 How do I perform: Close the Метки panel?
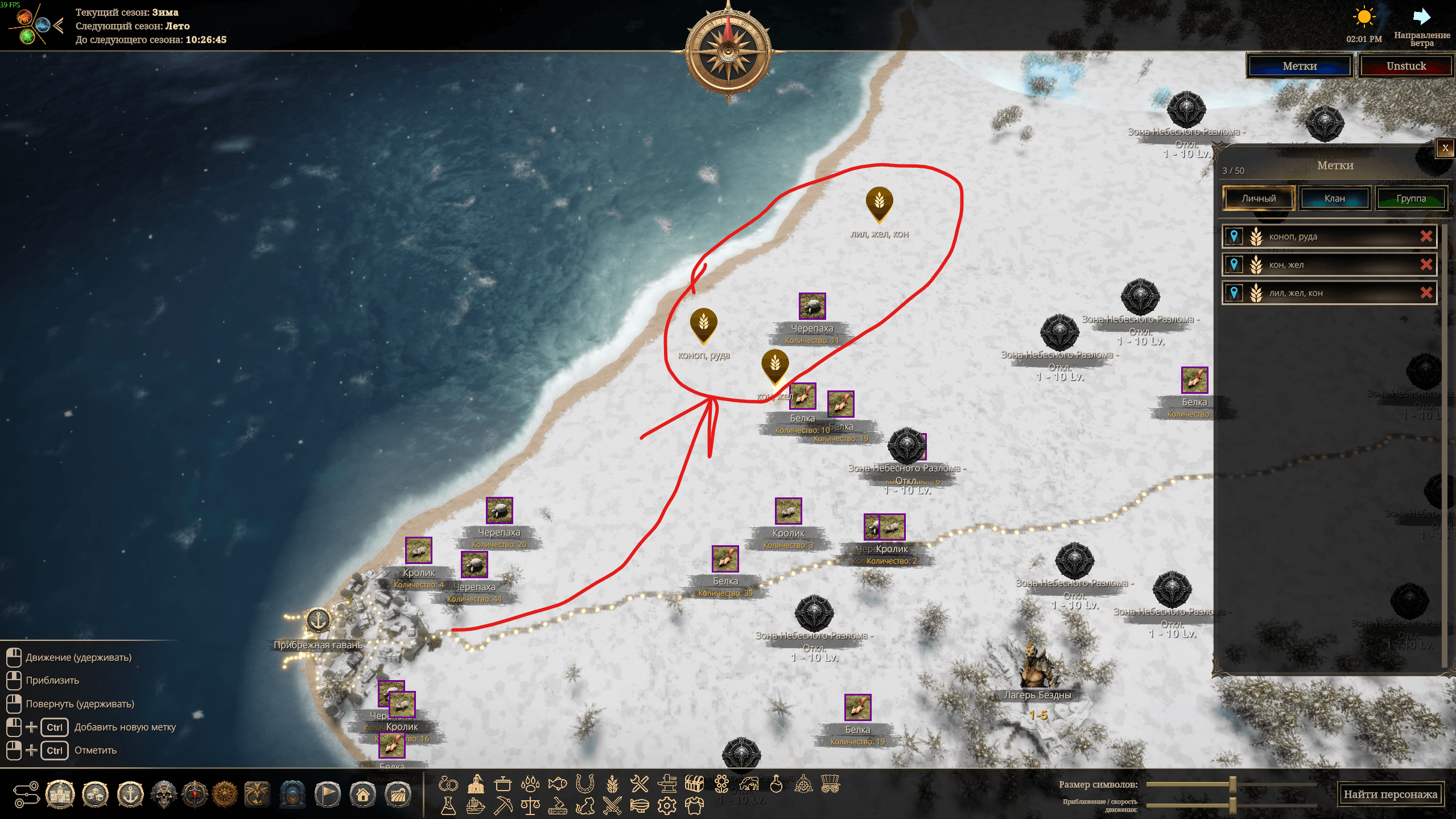(x=1445, y=148)
